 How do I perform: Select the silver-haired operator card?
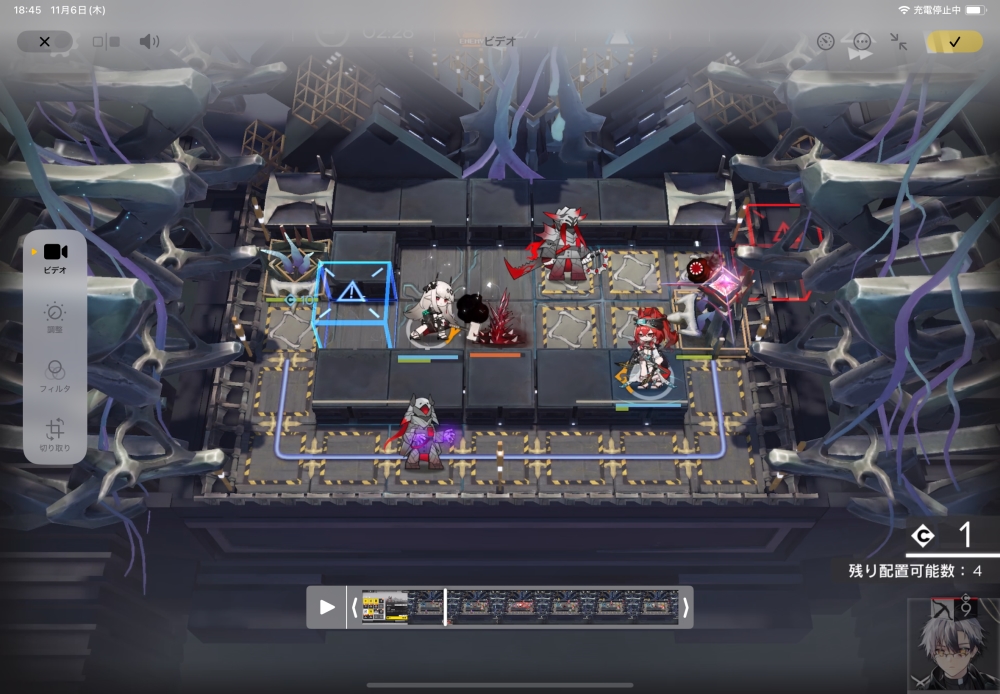point(953,645)
